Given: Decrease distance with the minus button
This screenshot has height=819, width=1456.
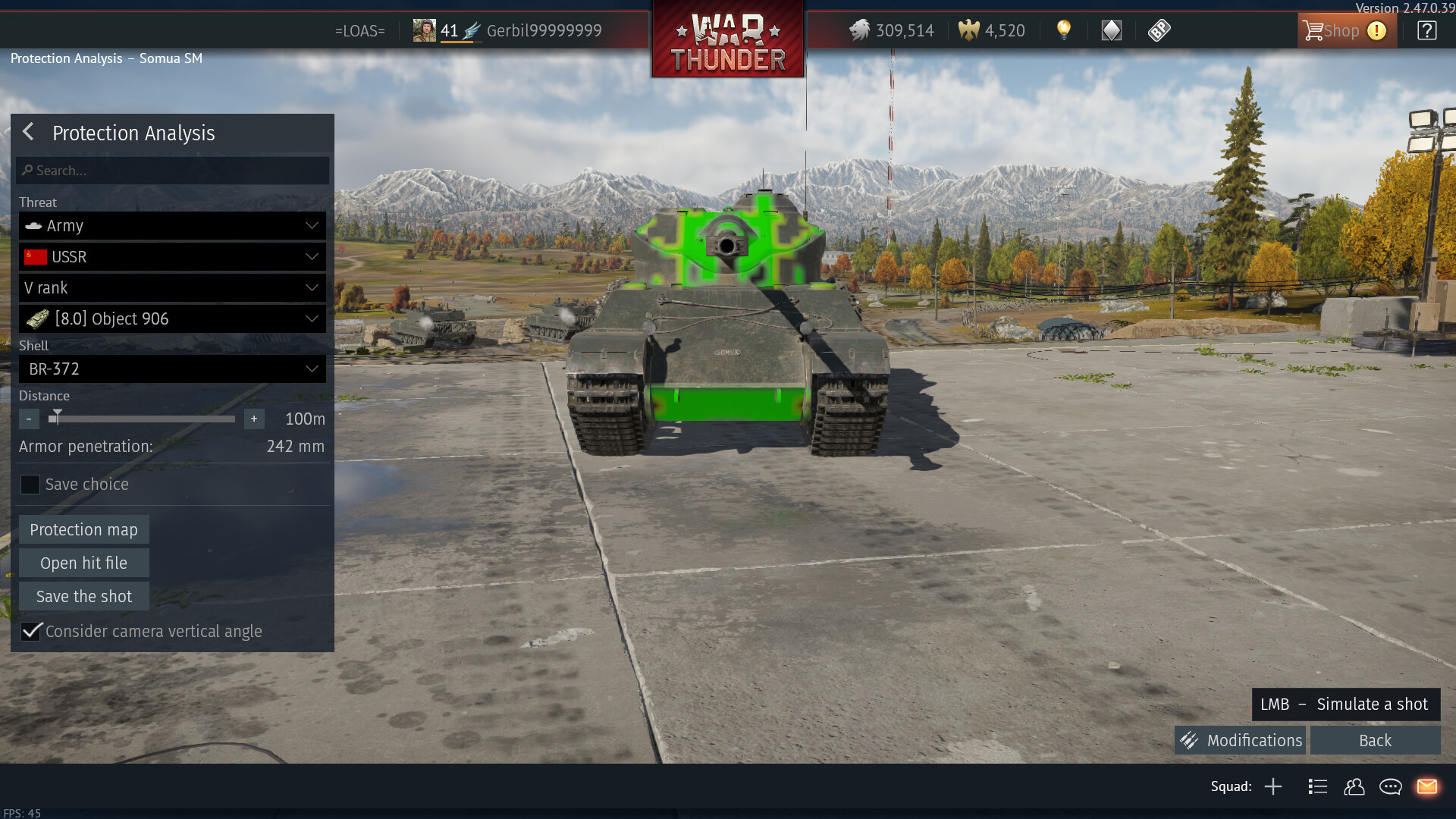Looking at the screenshot, I should click(29, 419).
